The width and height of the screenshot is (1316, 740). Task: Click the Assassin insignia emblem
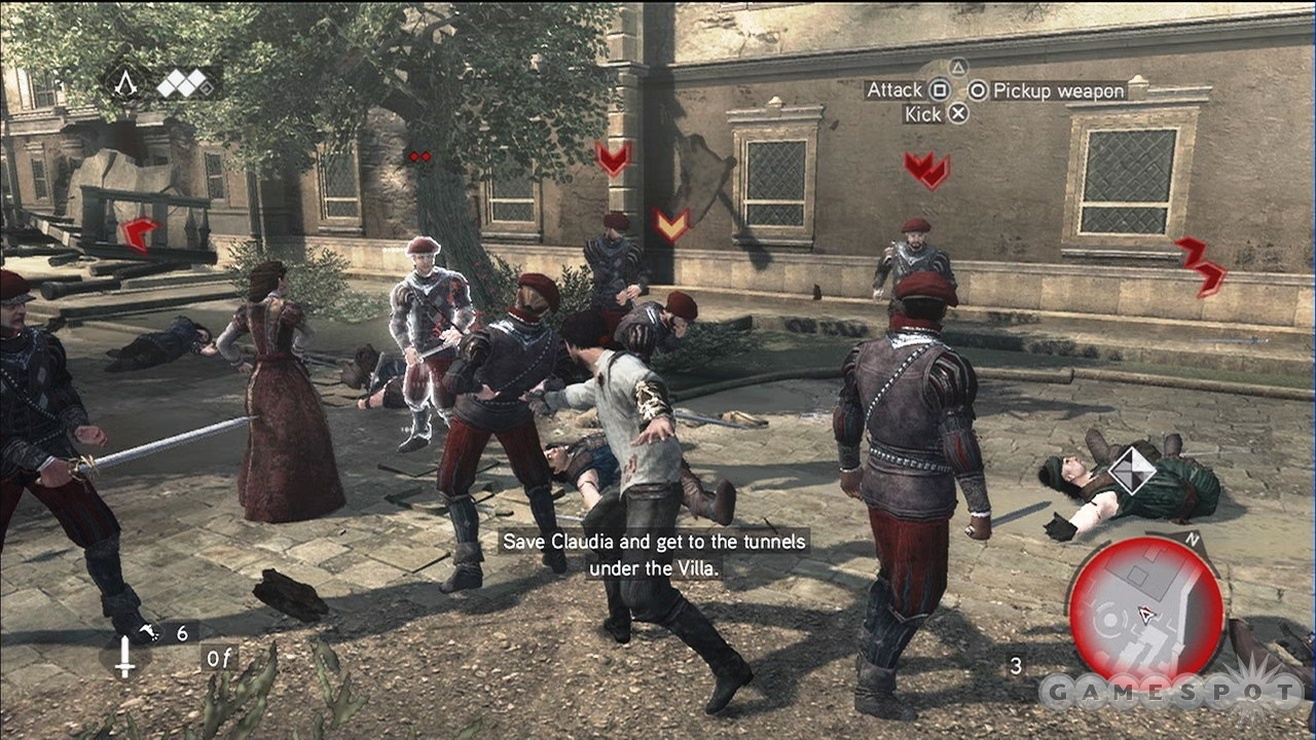[x=125, y=83]
